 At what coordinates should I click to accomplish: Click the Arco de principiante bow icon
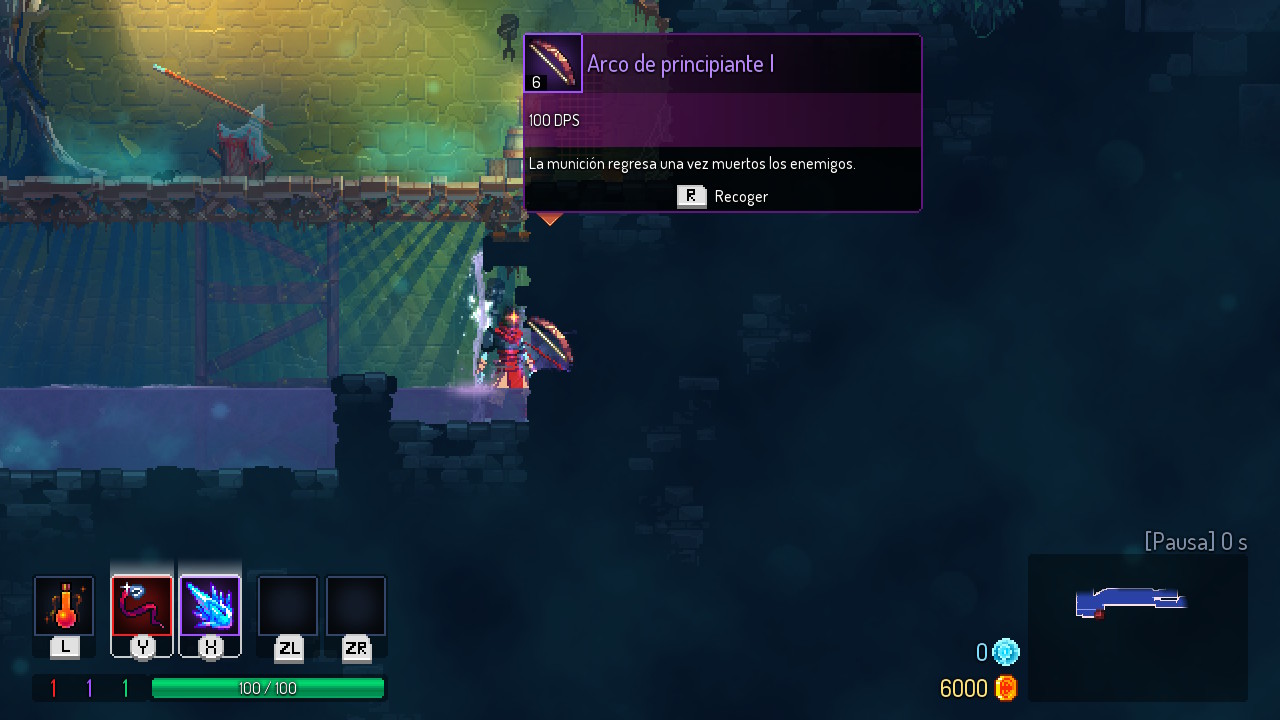coord(553,64)
